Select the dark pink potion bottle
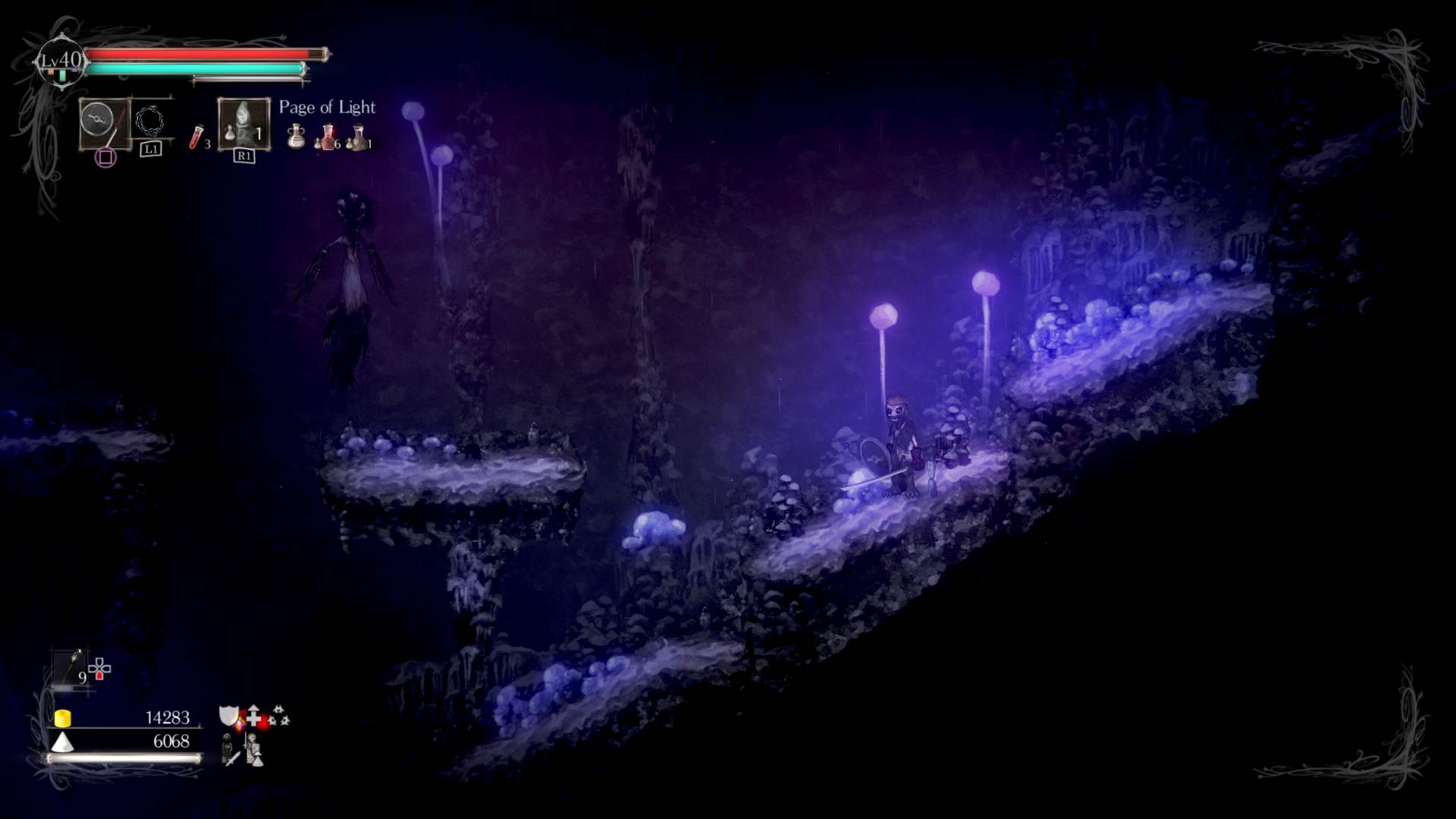 pos(358,137)
